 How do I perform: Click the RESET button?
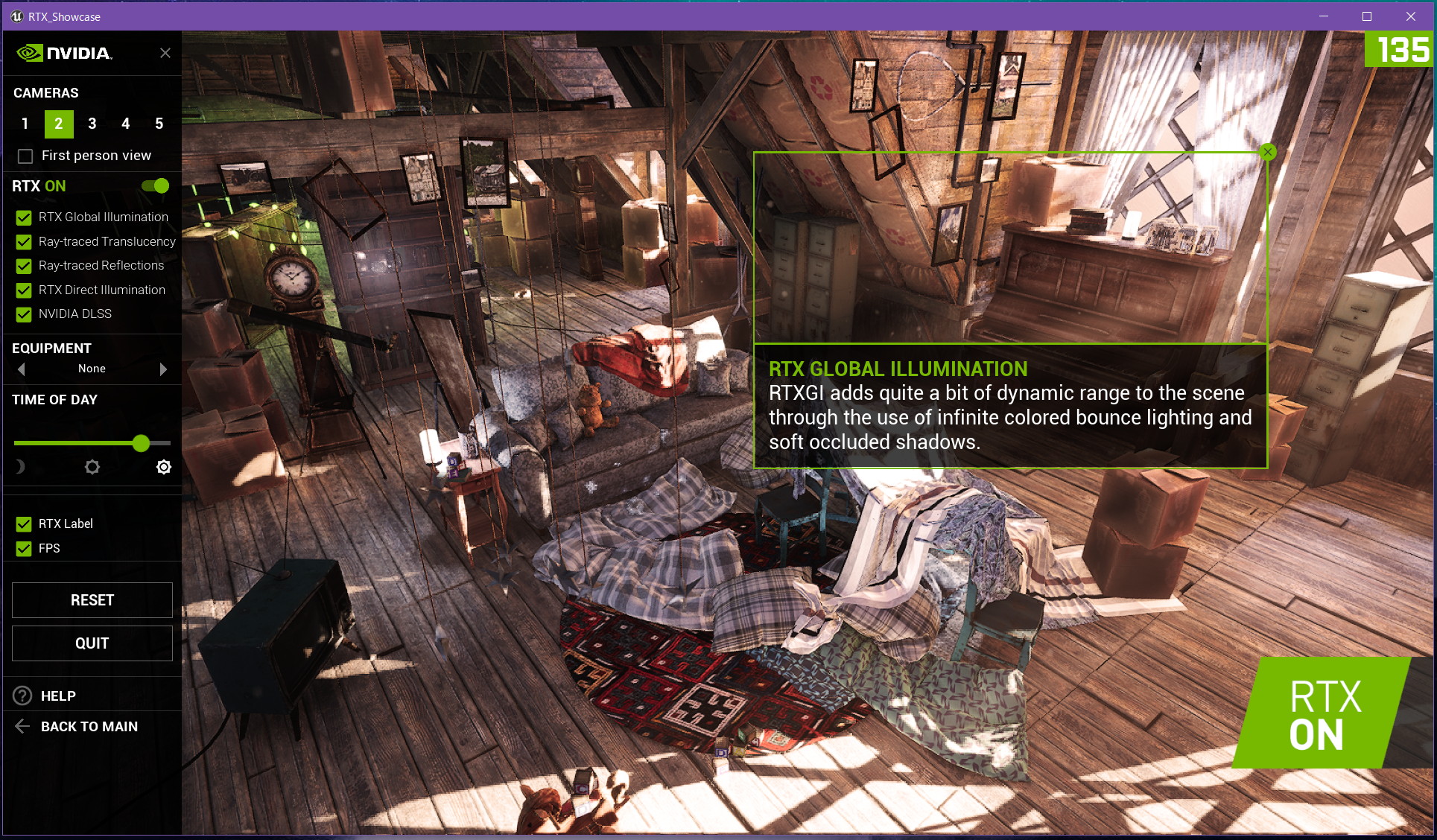(92, 600)
